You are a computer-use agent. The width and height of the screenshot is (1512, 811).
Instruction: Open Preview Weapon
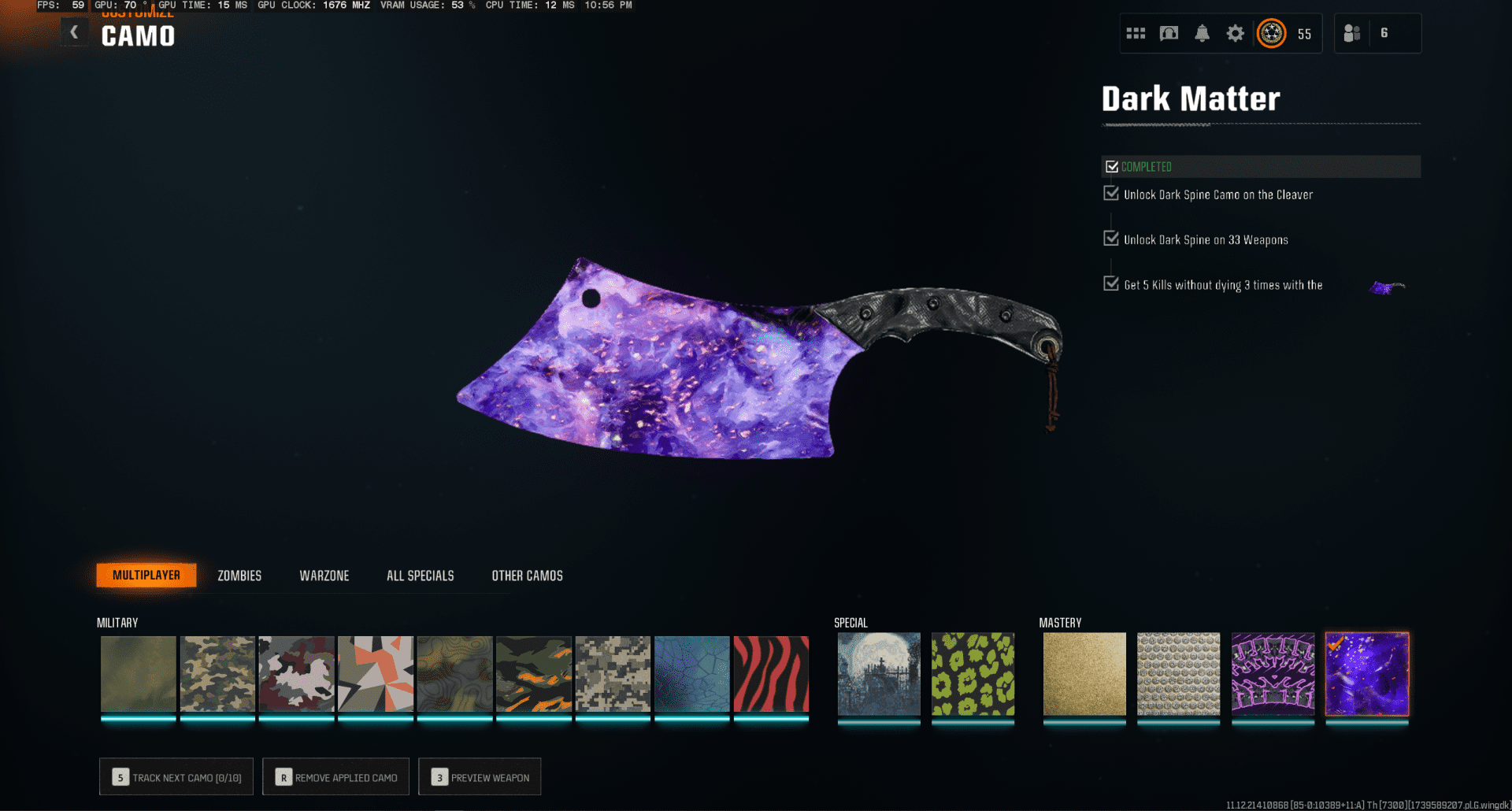click(480, 777)
